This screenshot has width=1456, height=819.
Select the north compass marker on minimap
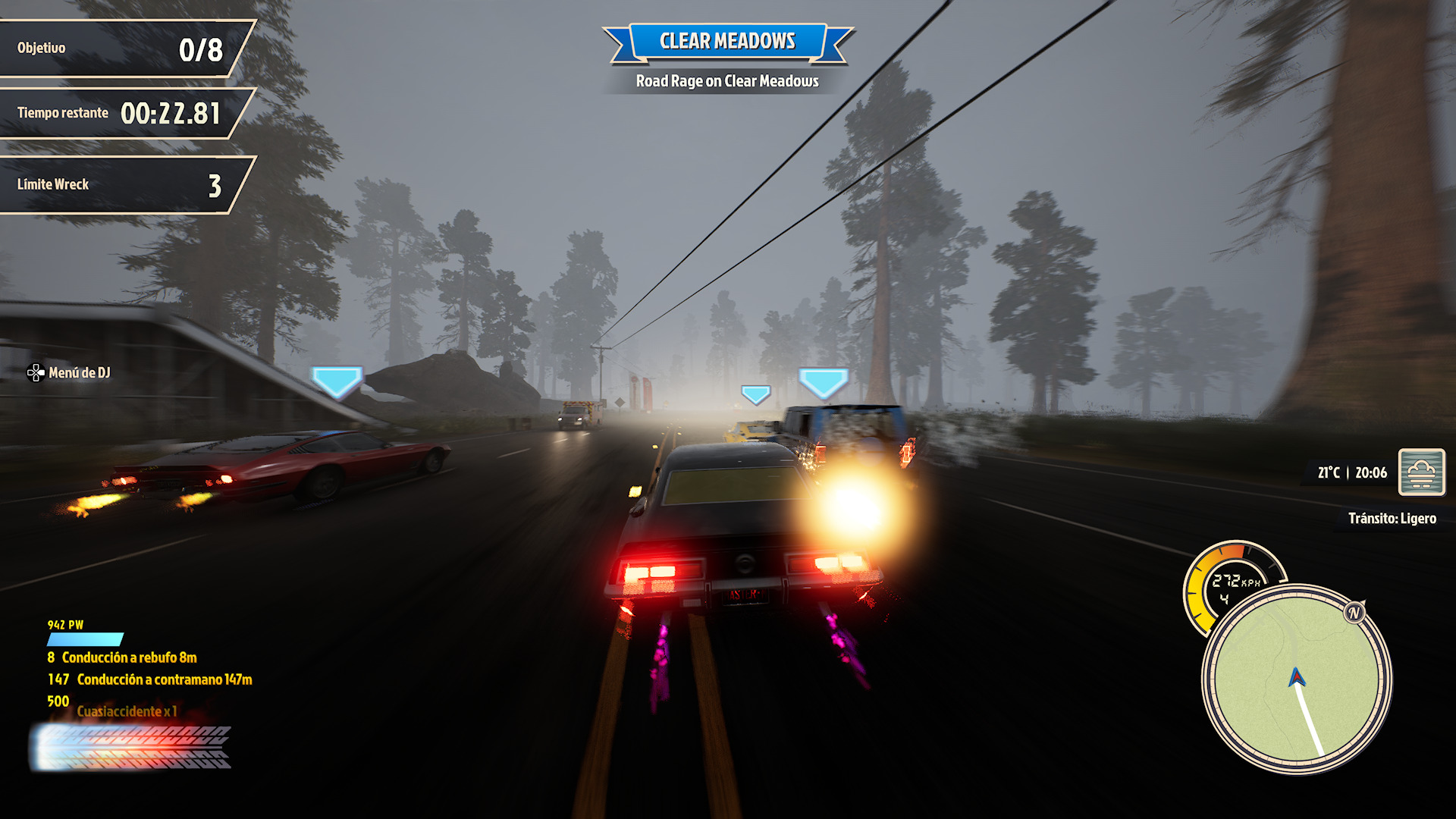[x=1354, y=613]
